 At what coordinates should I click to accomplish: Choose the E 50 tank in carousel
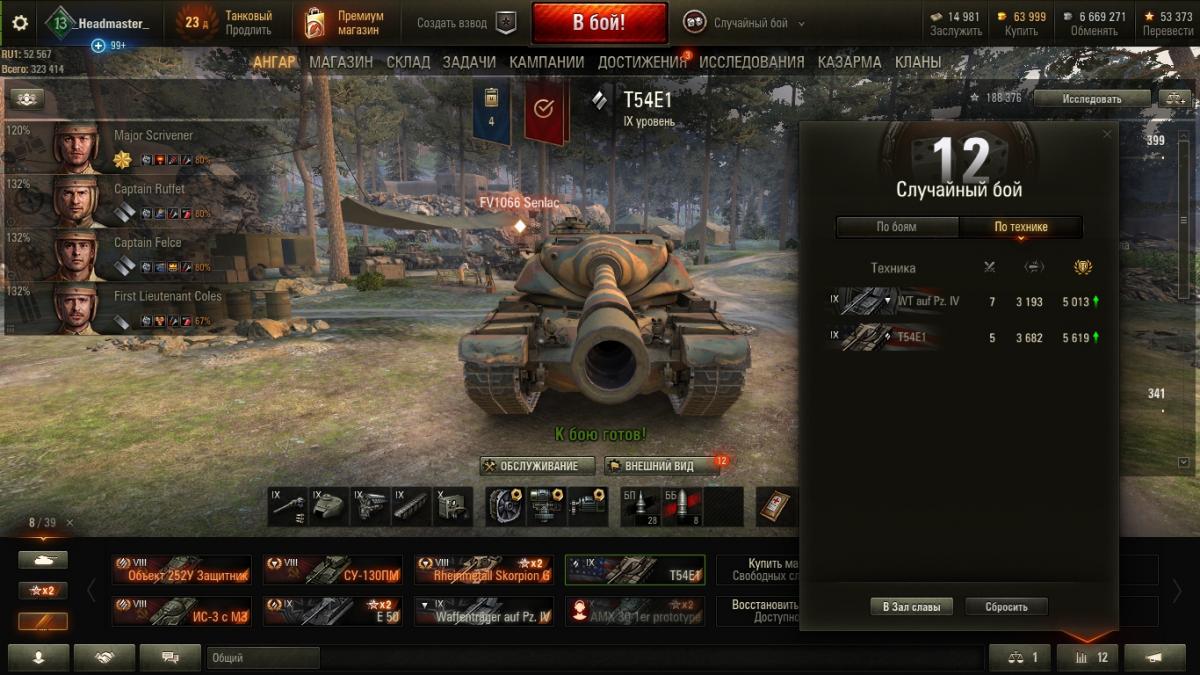pos(332,611)
